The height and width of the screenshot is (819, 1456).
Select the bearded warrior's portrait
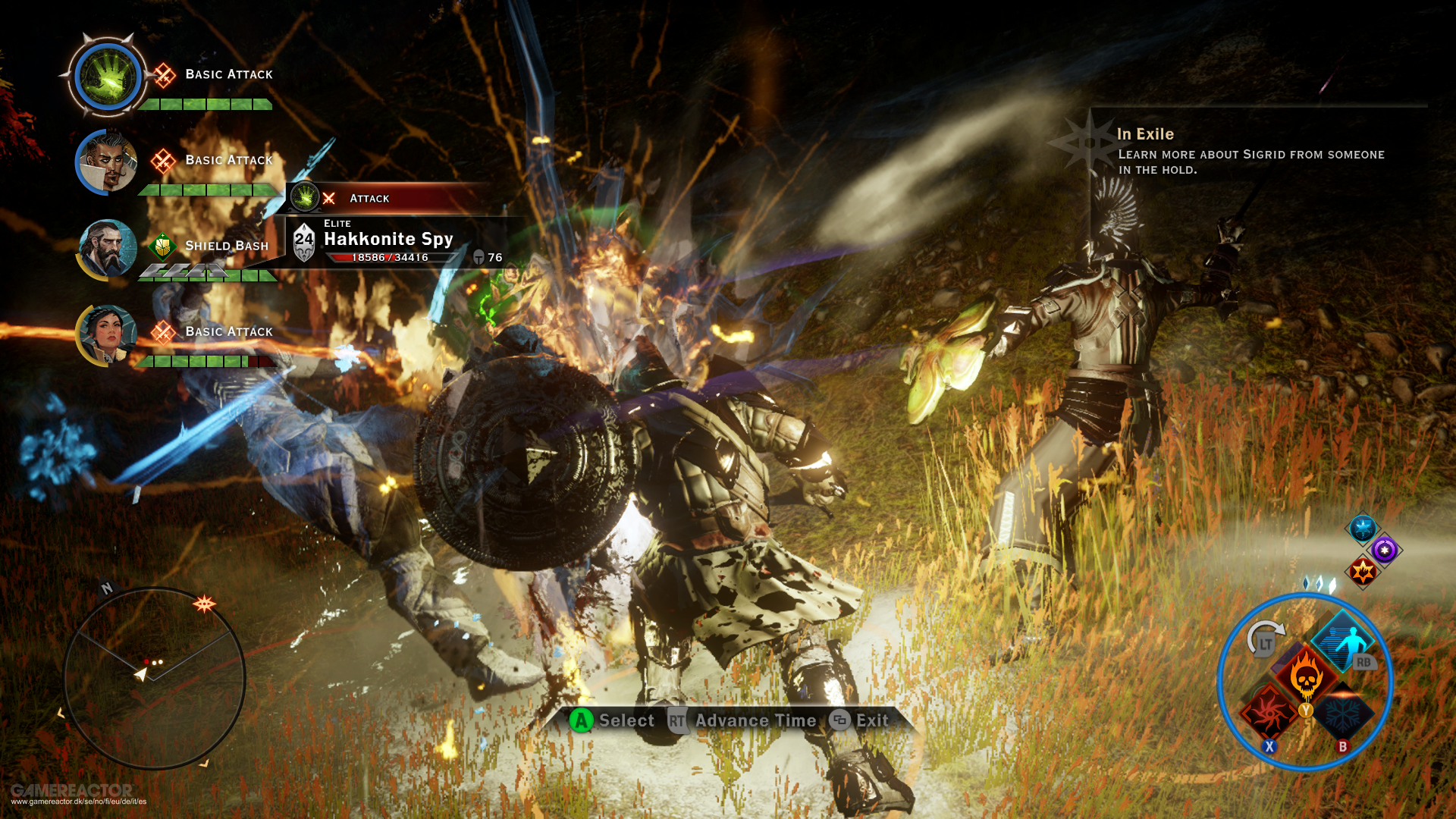click(106, 250)
